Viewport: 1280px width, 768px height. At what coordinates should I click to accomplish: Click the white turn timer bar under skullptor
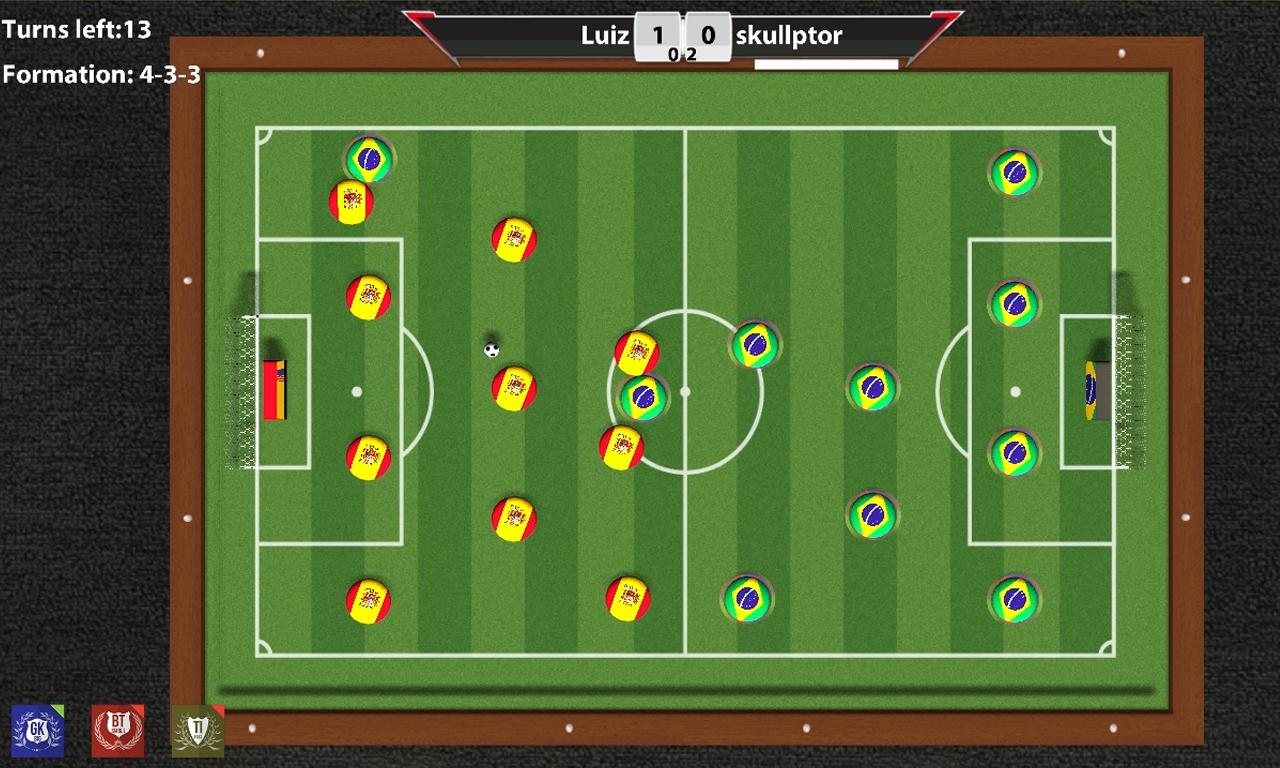tap(826, 62)
